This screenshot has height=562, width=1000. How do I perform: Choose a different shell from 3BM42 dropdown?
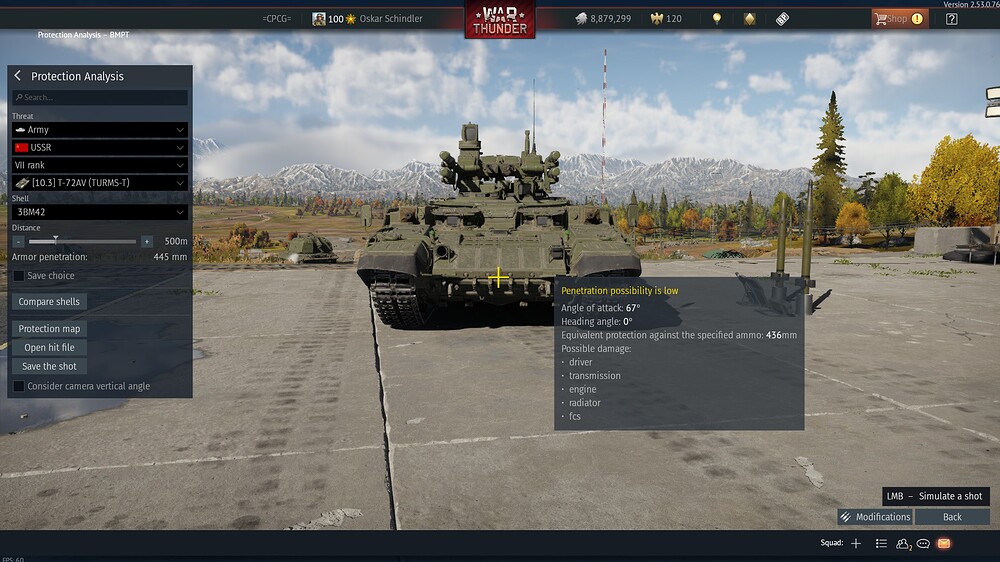coord(99,212)
